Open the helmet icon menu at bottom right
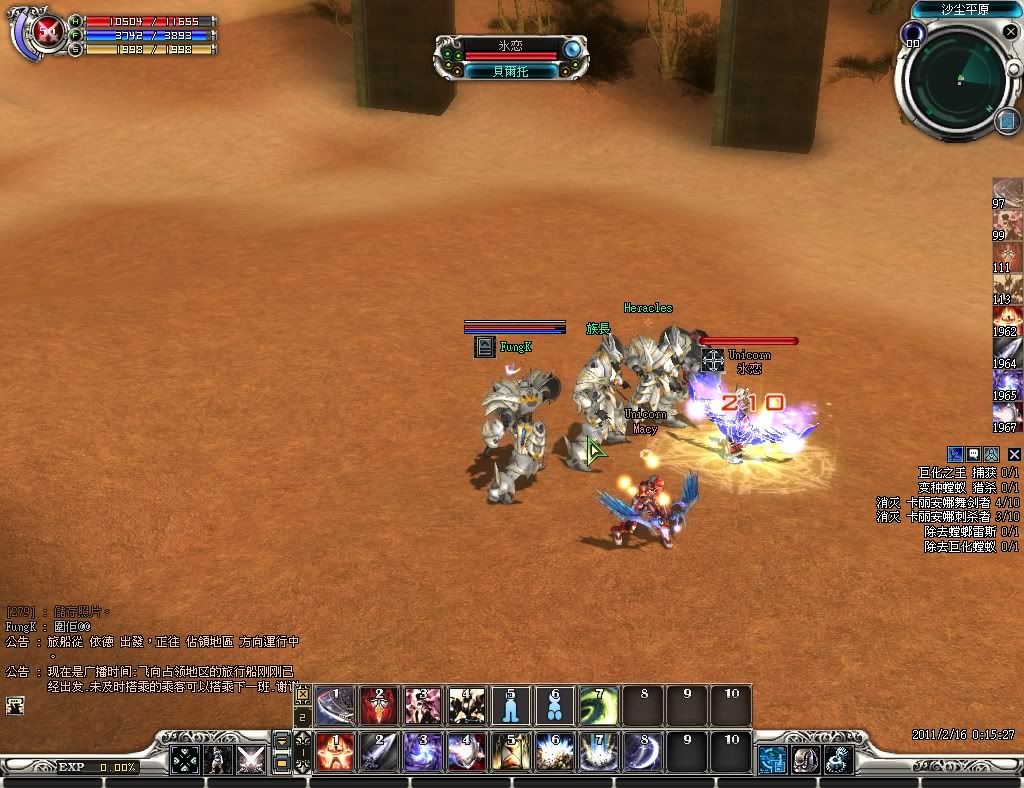The height and width of the screenshot is (788, 1024). (806, 760)
